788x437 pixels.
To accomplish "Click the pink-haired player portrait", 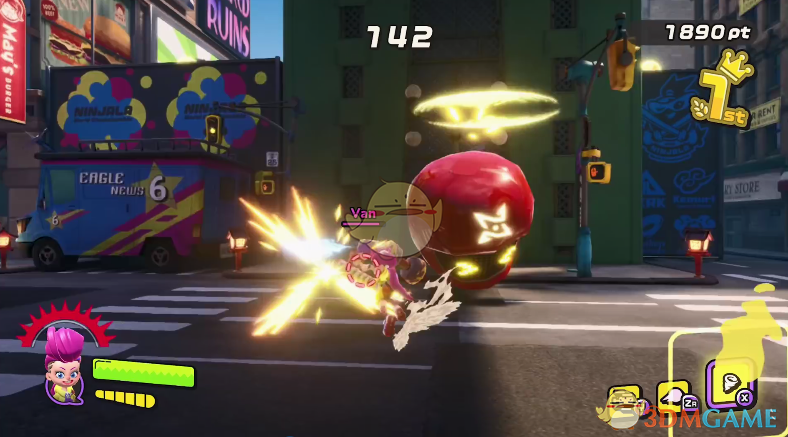I will pos(62,366).
